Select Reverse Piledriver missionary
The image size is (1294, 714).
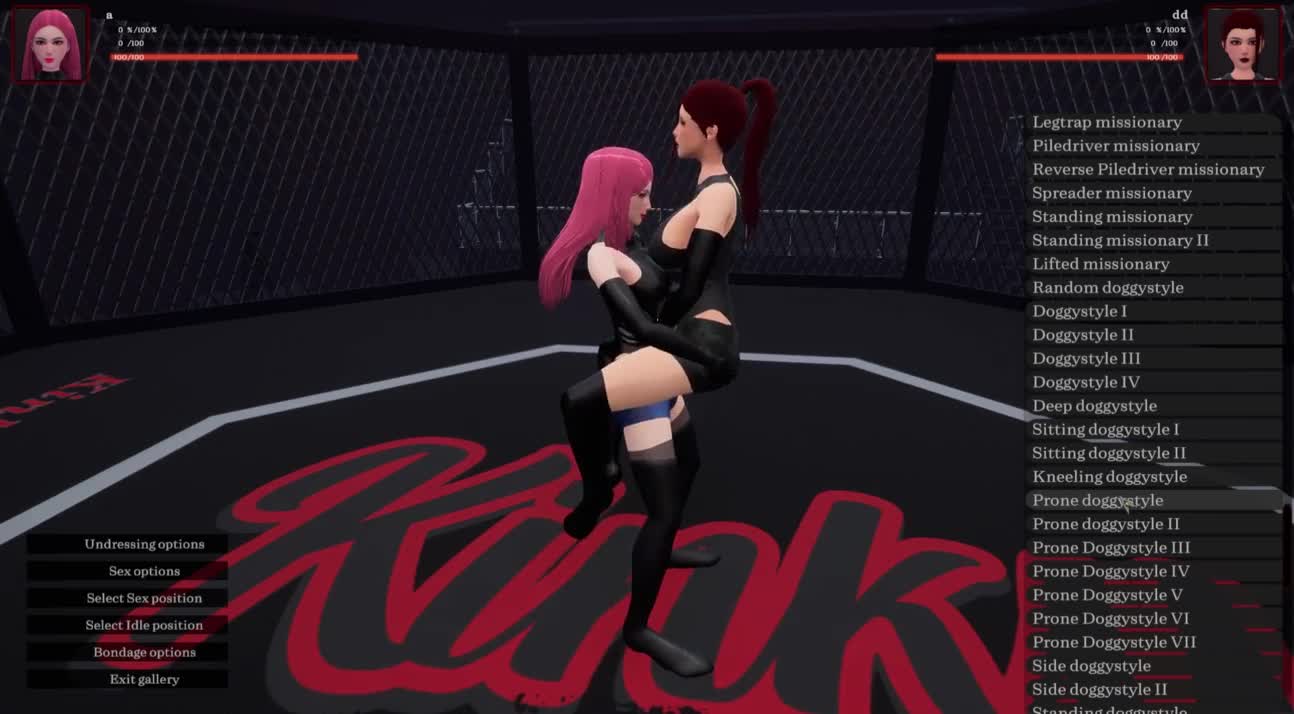click(x=1148, y=169)
